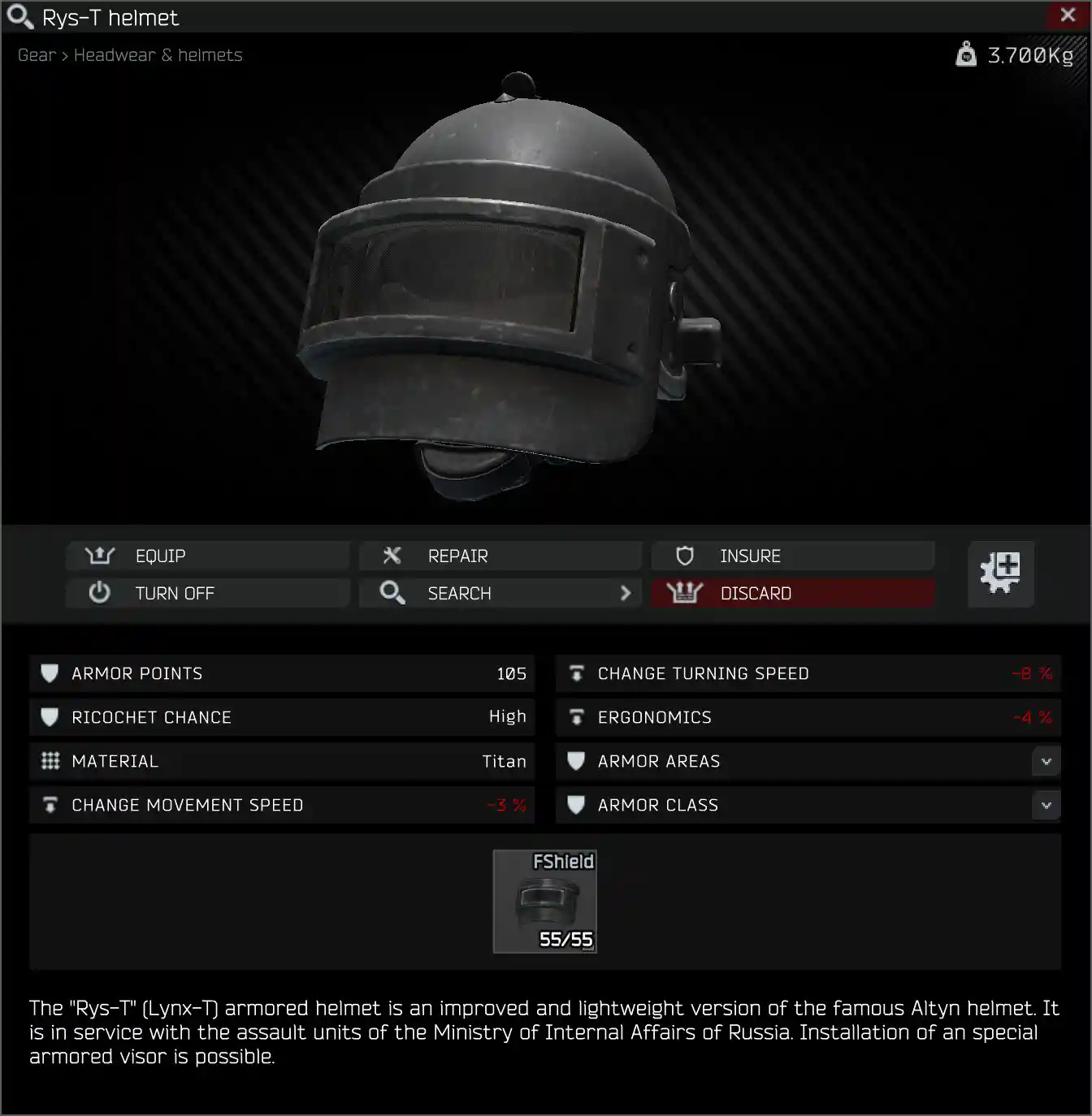
Task: Click the power icon next to Turn Off
Action: [98, 593]
